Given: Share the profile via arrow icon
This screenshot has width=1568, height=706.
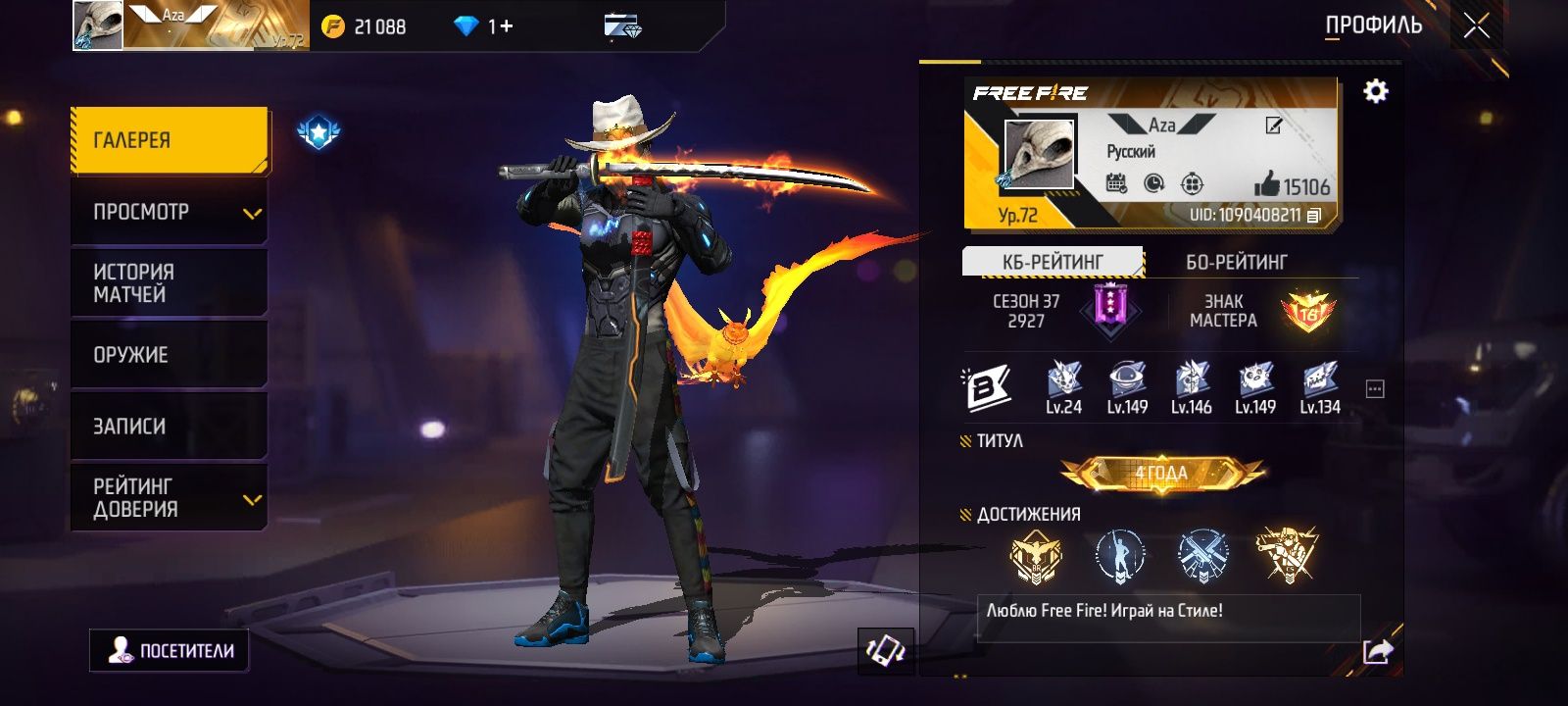Looking at the screenshot, I should 1377,651.
